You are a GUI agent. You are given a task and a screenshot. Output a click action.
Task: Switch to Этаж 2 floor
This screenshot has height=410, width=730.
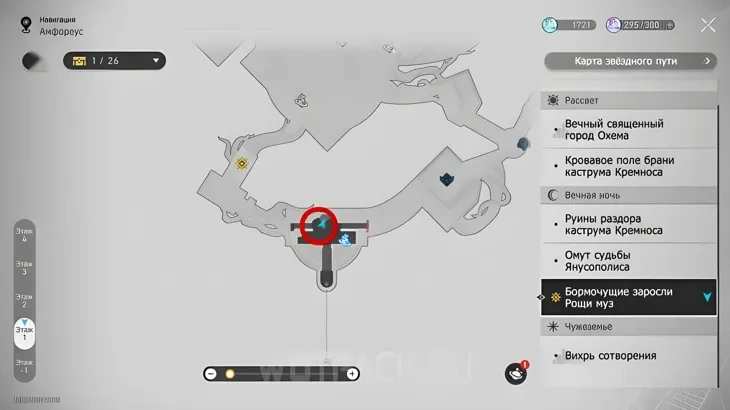(x=23, y=300)
